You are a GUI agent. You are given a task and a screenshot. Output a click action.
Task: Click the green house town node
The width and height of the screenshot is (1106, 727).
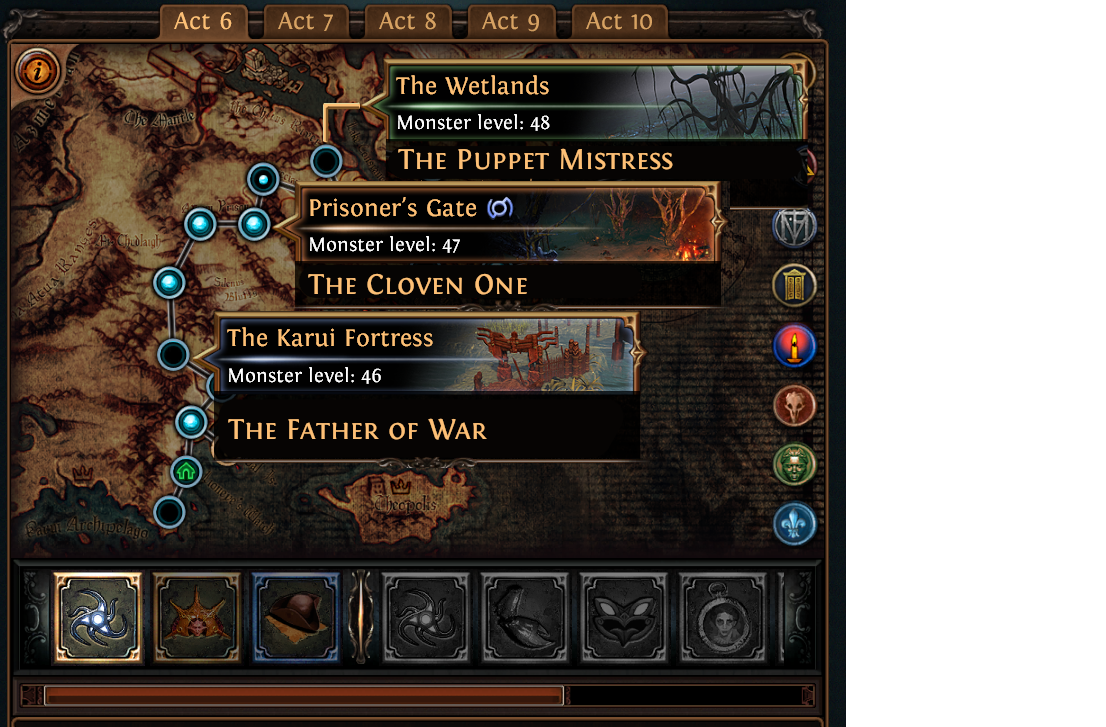point(186,470)
